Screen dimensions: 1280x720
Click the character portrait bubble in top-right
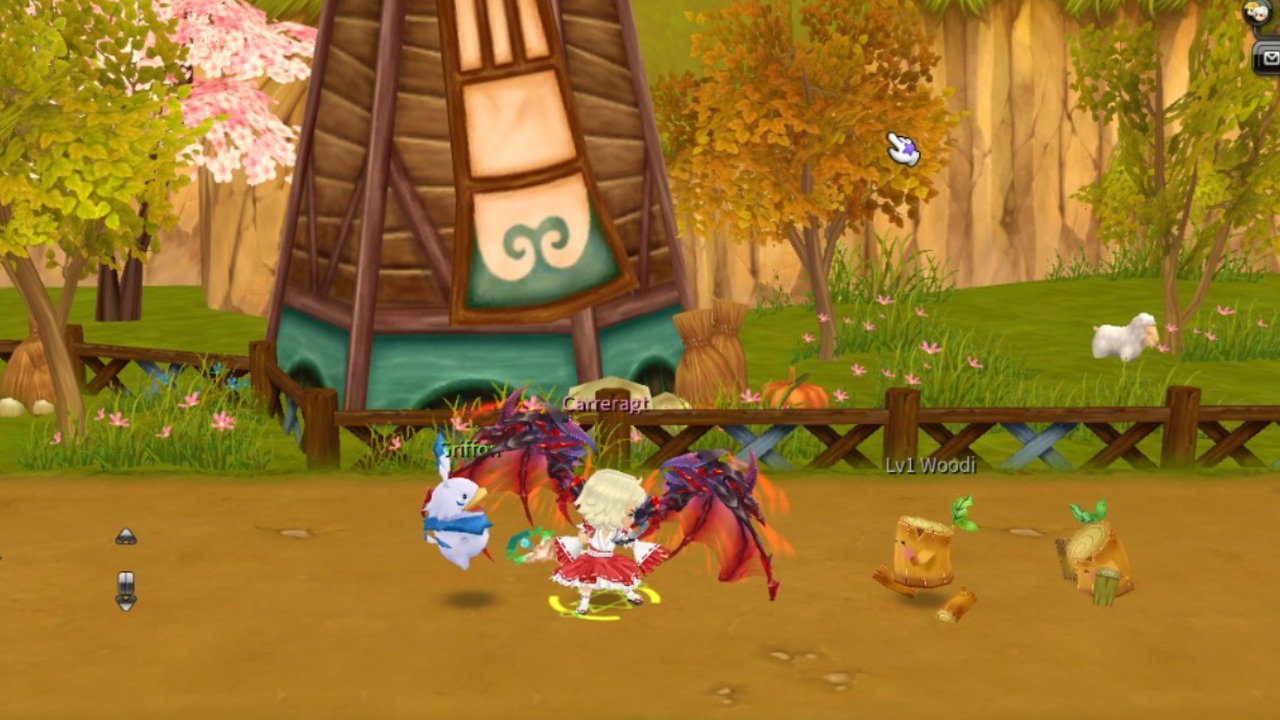[1258, 12]
